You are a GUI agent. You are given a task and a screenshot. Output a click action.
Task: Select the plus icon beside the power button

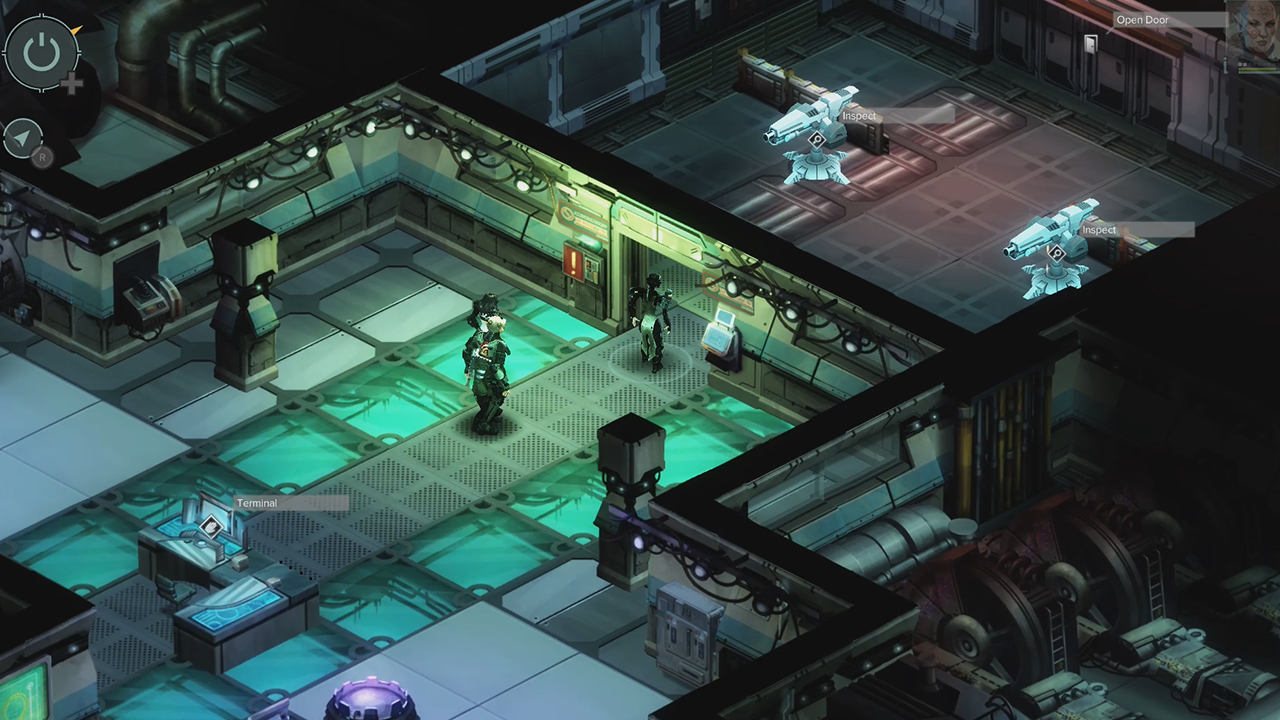pos(71,85)
